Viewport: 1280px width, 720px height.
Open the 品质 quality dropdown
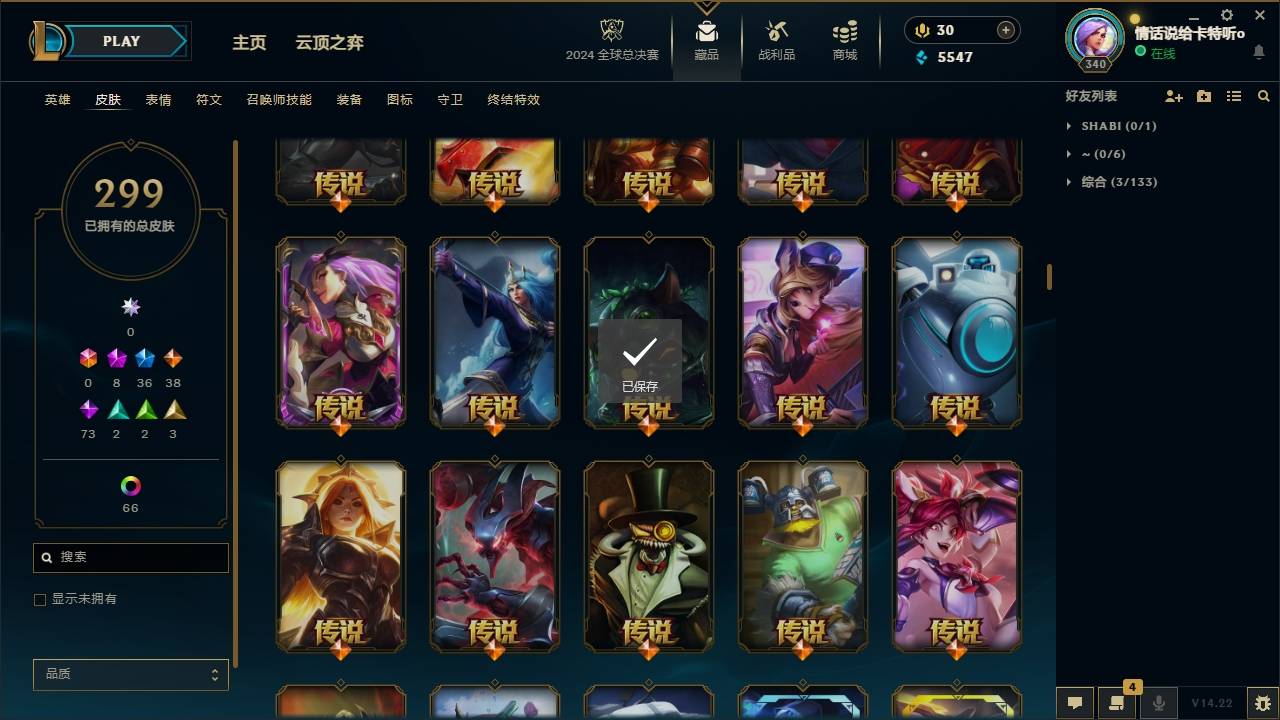(130, 674)
